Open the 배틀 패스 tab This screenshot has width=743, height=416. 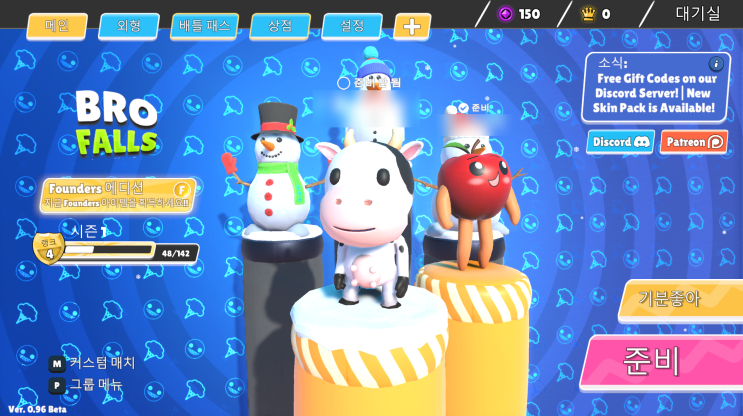point(204,26)
